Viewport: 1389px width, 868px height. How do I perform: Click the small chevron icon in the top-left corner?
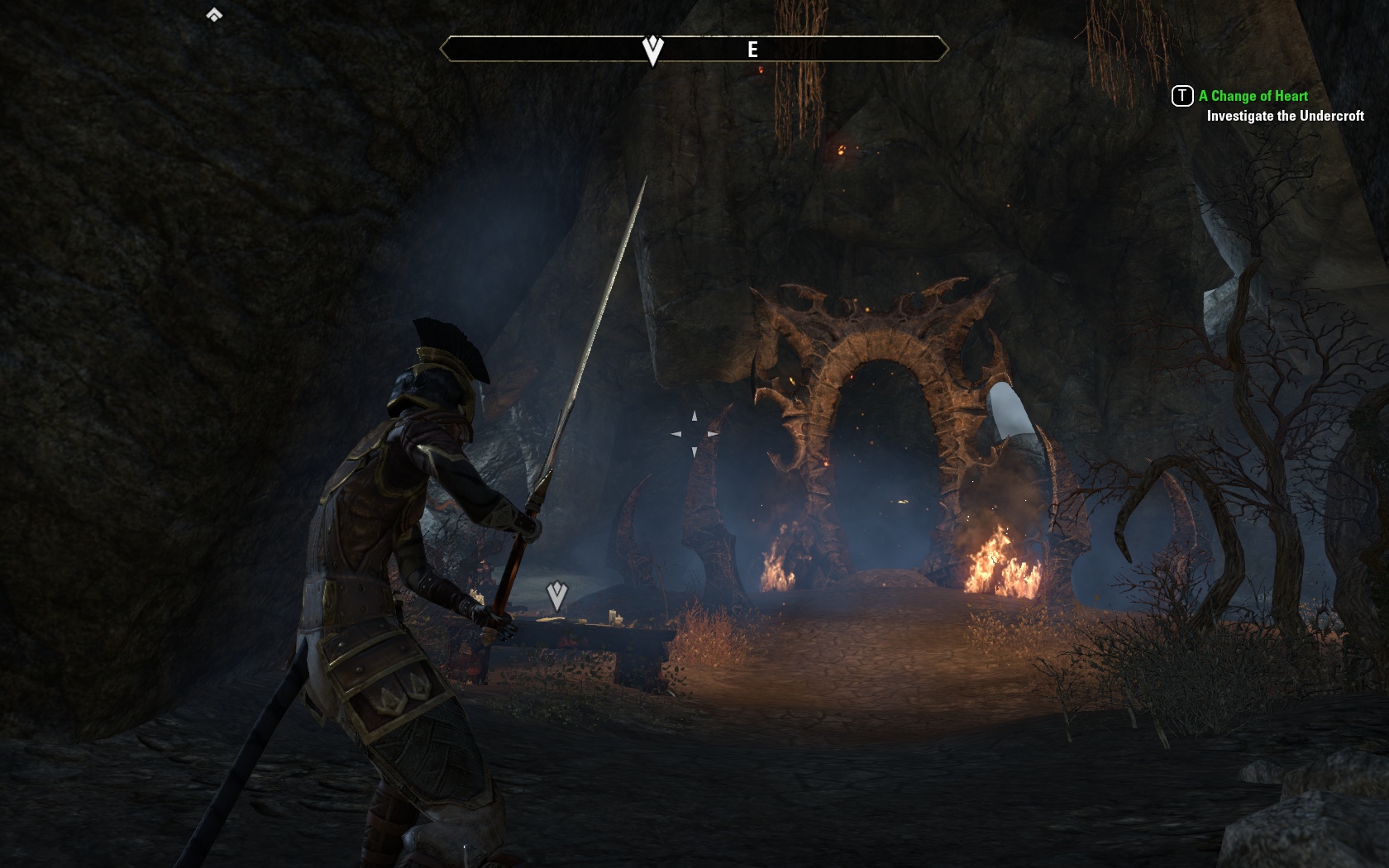[x=214, y=15]
